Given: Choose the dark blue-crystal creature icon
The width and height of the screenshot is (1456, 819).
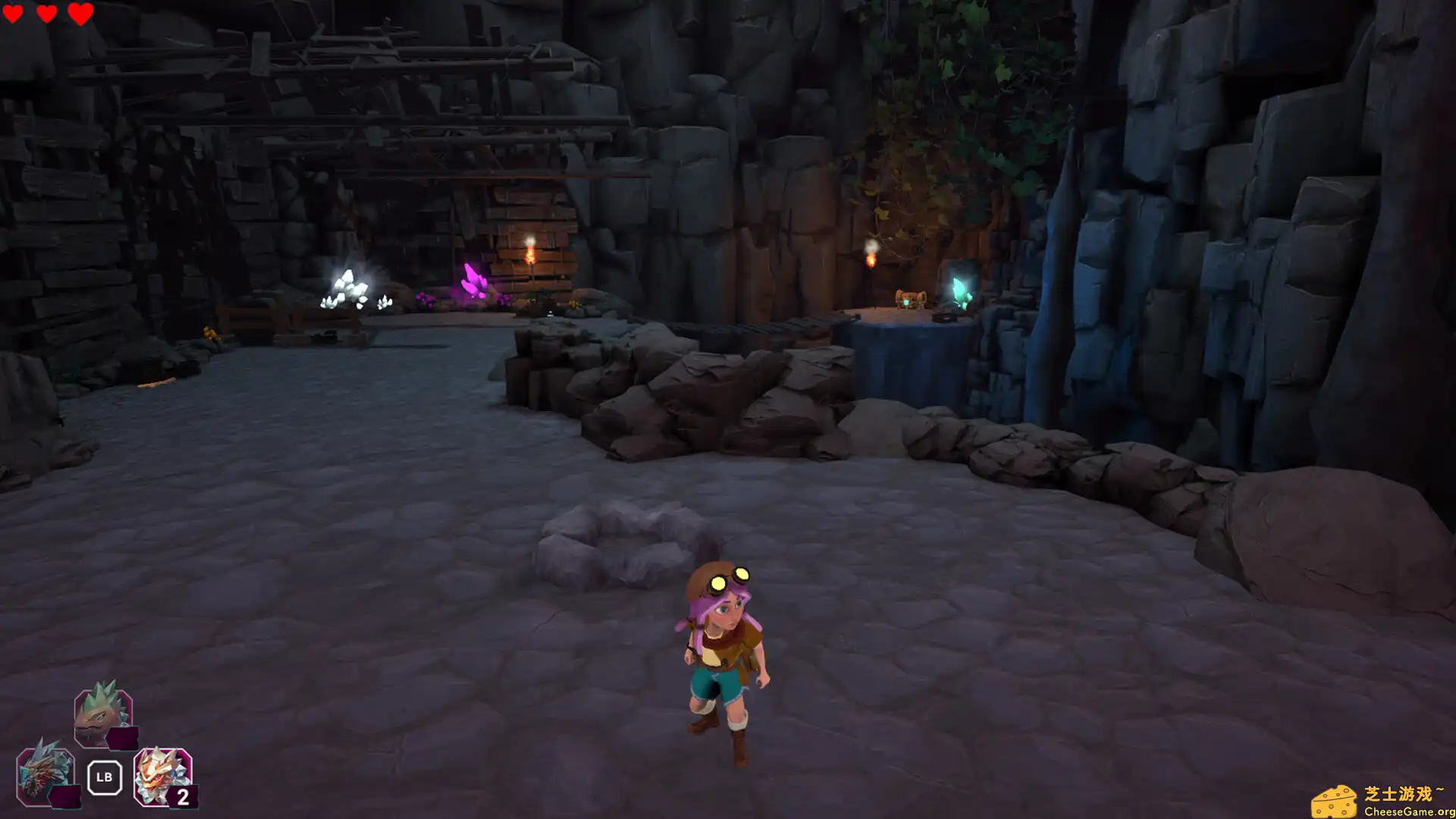Looking at the screenshot, I should [x=45, y=774].
